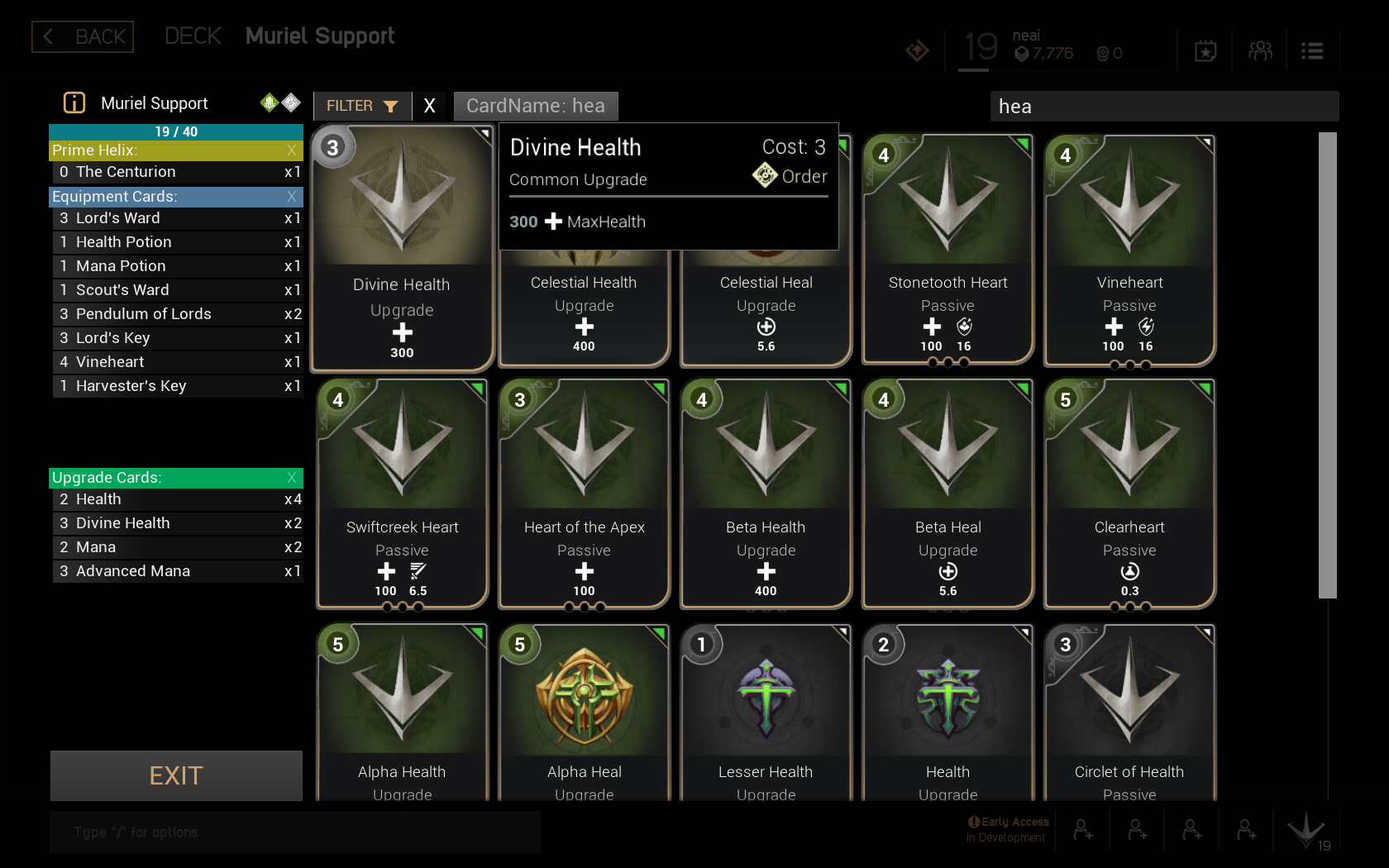Open the FILTER dropdown
The width and height of the screenshot is (1389, 868).
coord(362,106)
